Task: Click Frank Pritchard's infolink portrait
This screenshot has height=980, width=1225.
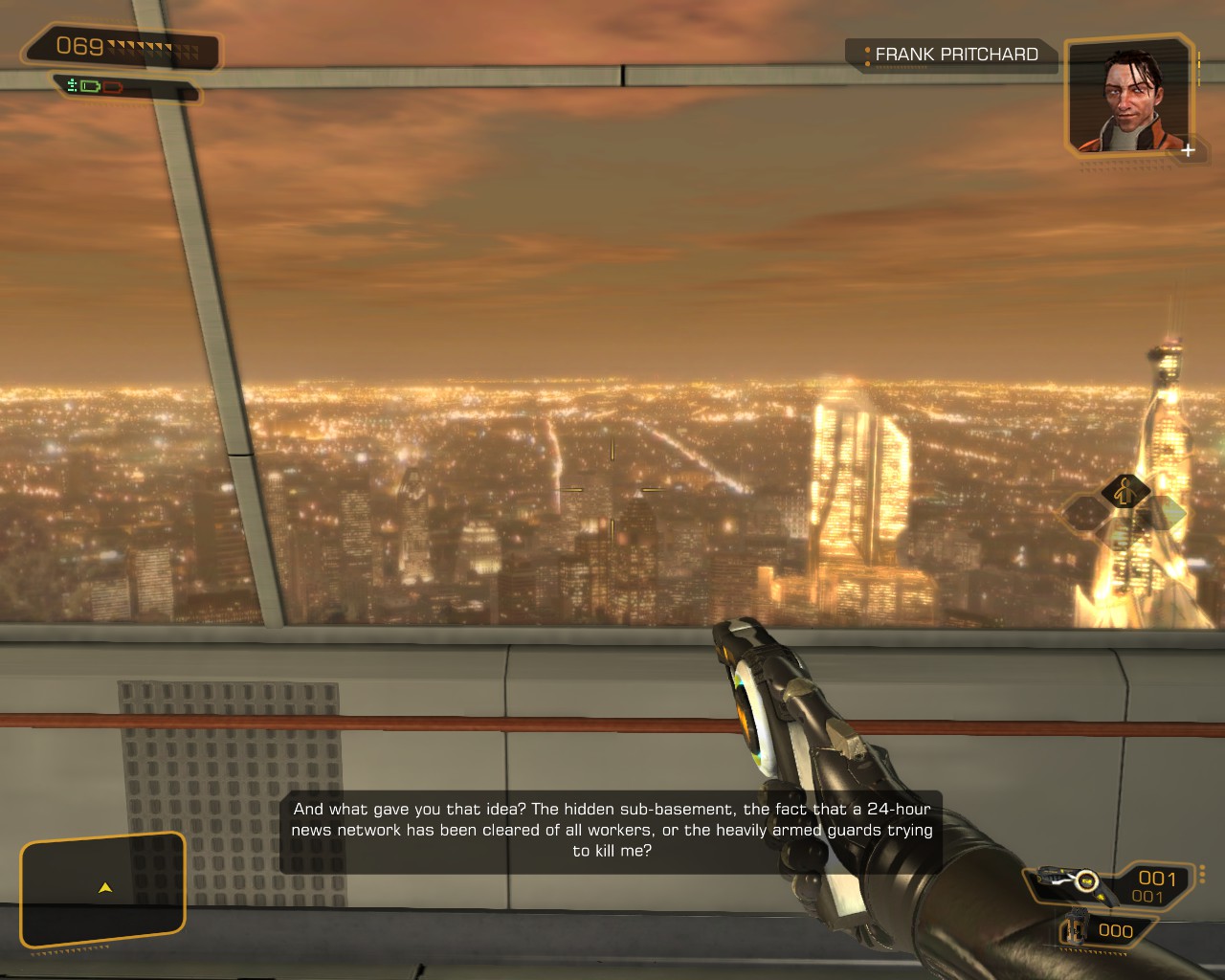Action: click(x=1129, y=96)
